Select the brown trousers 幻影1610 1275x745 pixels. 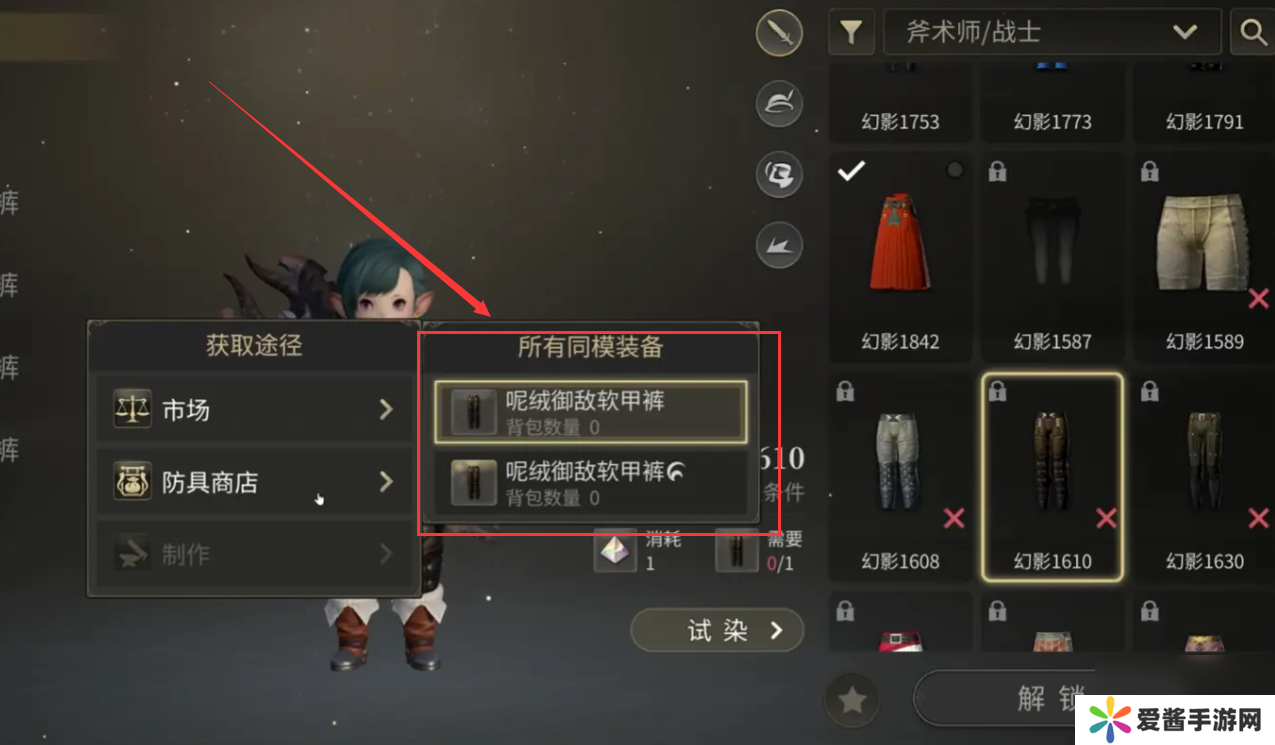pos(1052,475)
